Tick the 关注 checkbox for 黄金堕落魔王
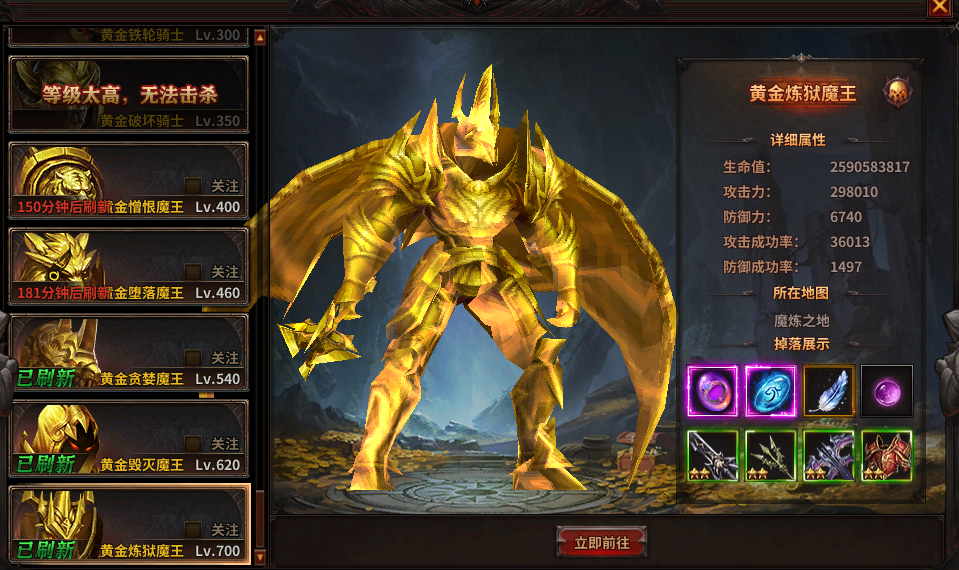This screenshot has height=570, width=959. [x=193, y=271]
